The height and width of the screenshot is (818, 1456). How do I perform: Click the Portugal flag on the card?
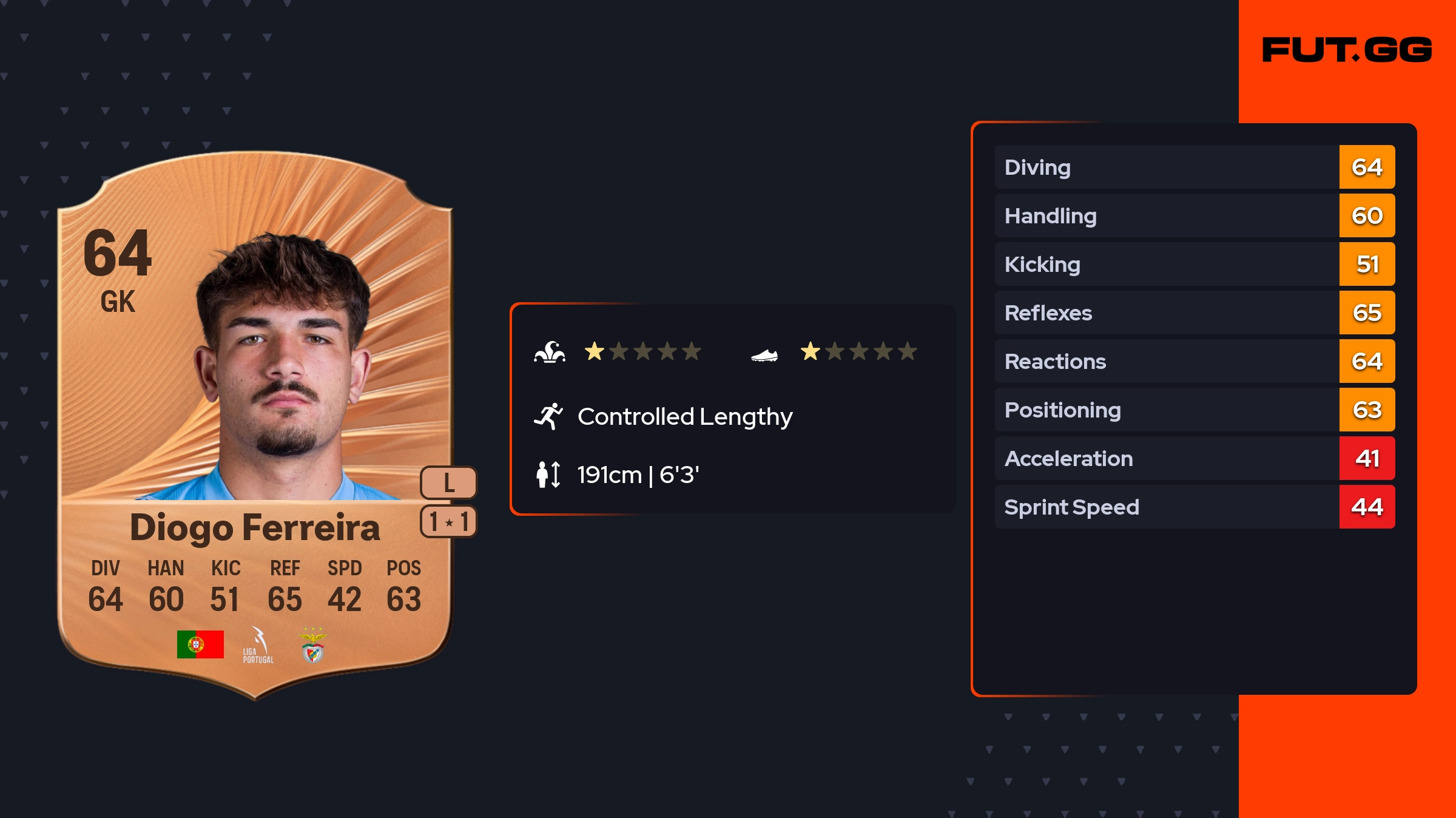click(200, 644)
